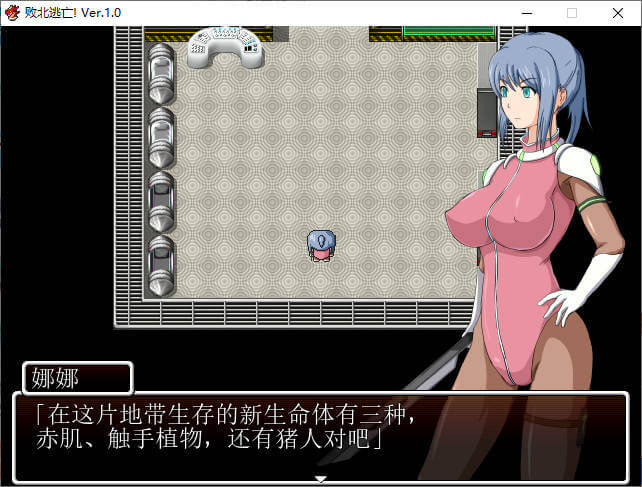Maximize the game window
The width and height of the screenshot is (642, 487).
pos(571,13)
